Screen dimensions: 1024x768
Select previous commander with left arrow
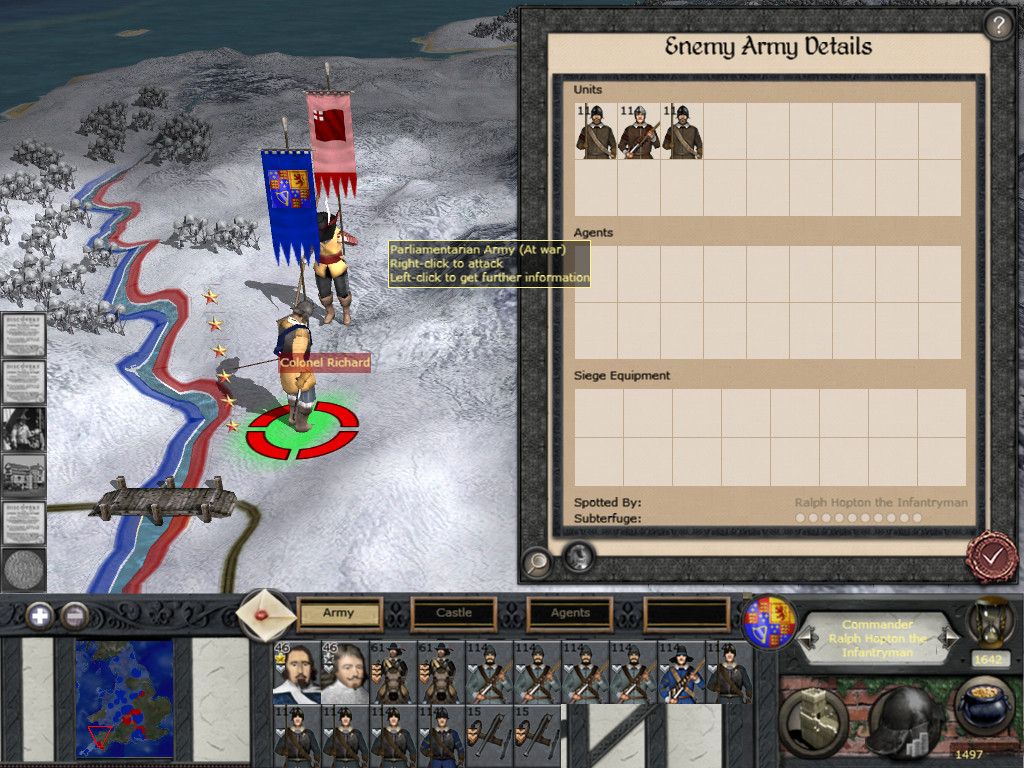pos(808,637)
